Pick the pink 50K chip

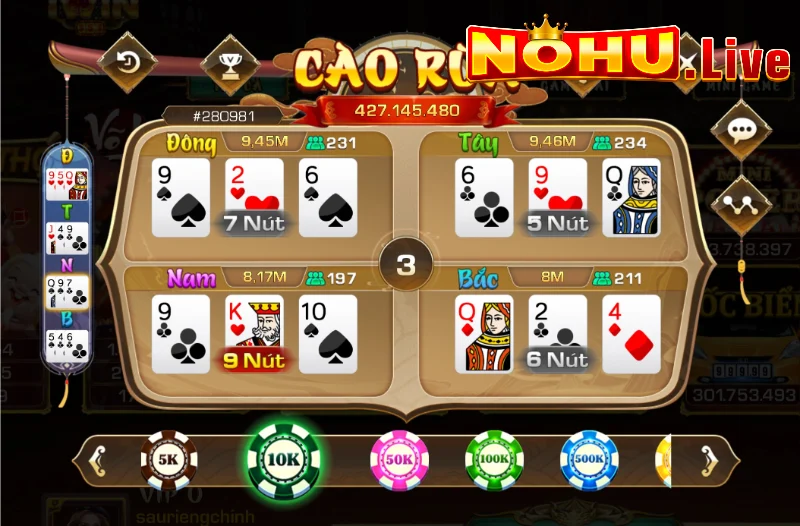coord(399,459)
